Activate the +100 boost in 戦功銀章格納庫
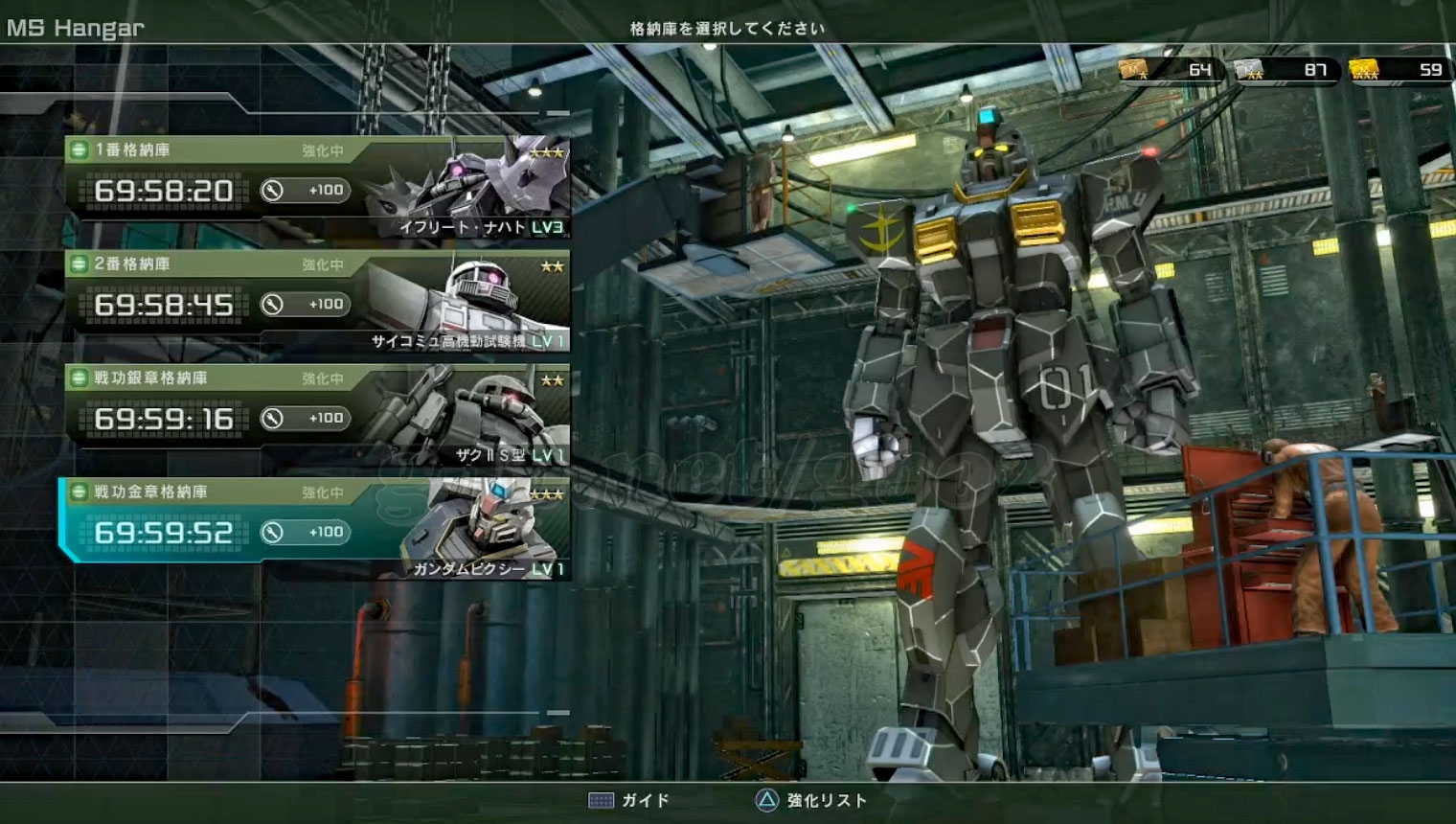Image resolution: width=1456 pixels, height=824 pixels. pos(305,418)
